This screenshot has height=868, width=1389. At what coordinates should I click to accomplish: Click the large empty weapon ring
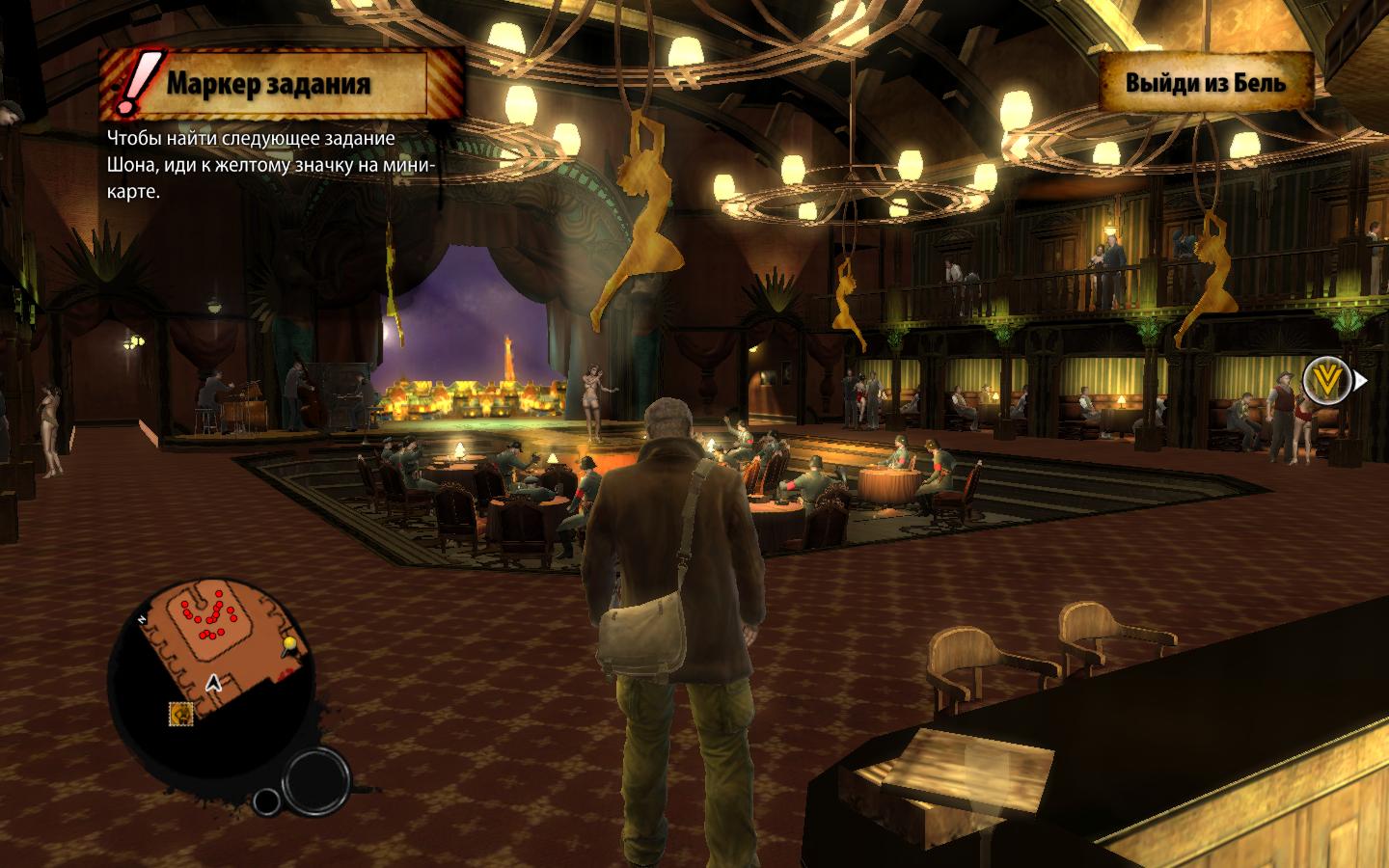(316, 779)
